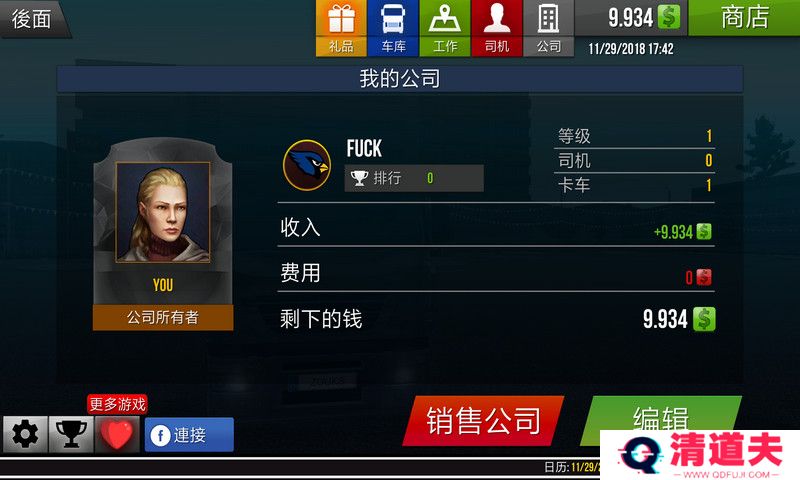The height and width of the screenshot is (480, 800).
Task: Connect to Facebook with 連接 button
Action: pyautogui.click(x=189, y=435)
